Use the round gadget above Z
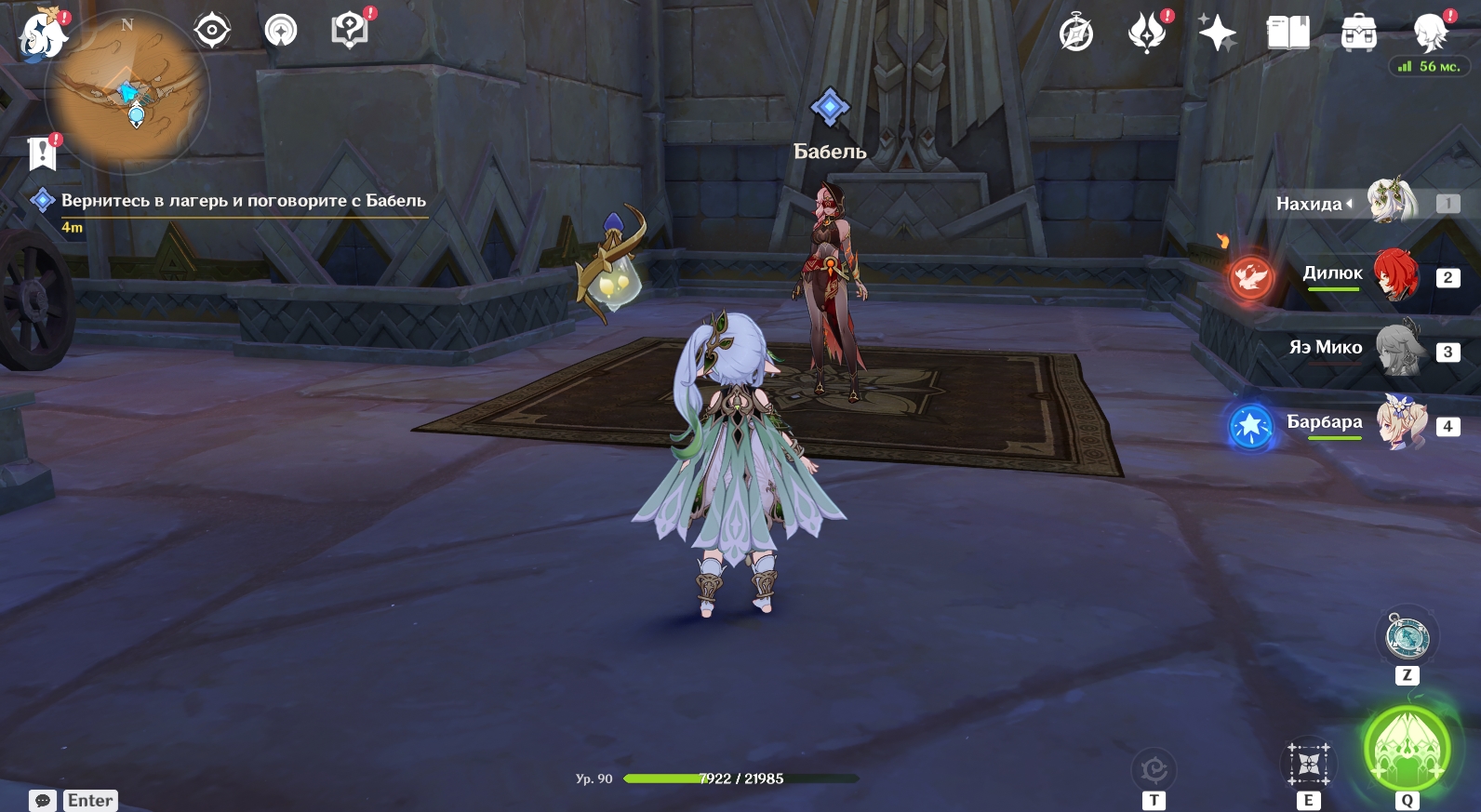1481x812 pixels. tap(1407, 638)
